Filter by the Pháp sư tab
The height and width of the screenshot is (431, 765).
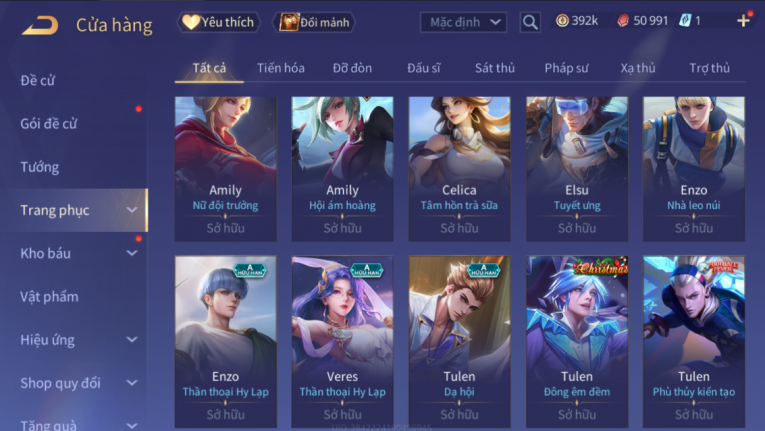(x=566, y=68)
